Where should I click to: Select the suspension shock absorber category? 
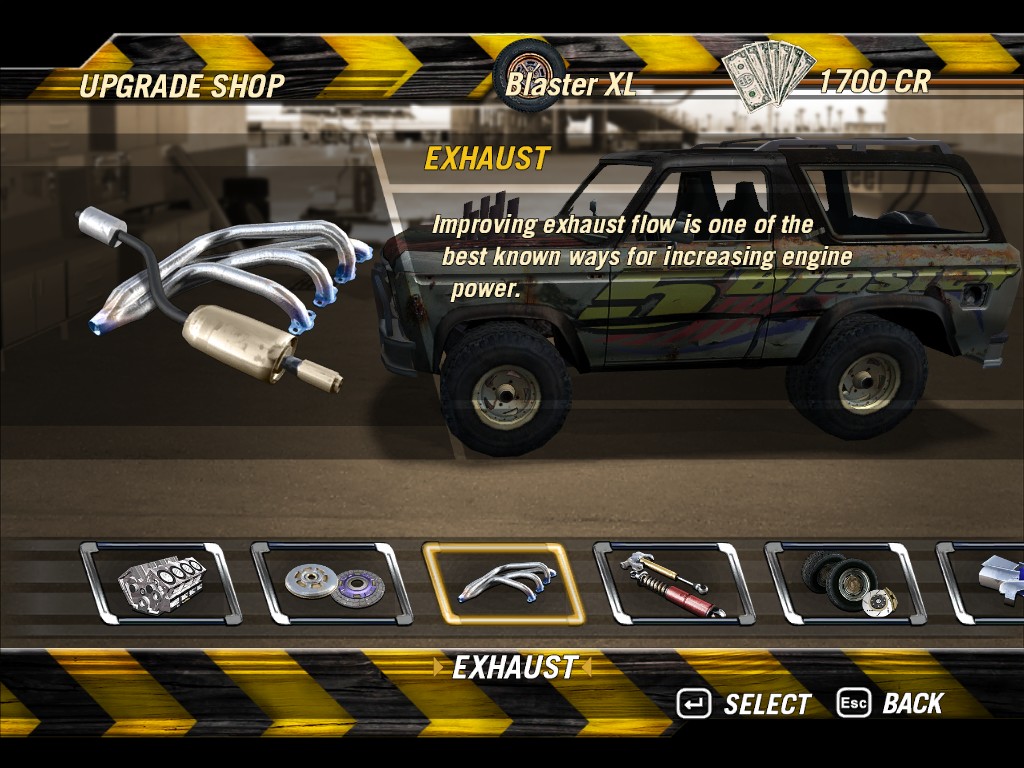pos(674,584)
